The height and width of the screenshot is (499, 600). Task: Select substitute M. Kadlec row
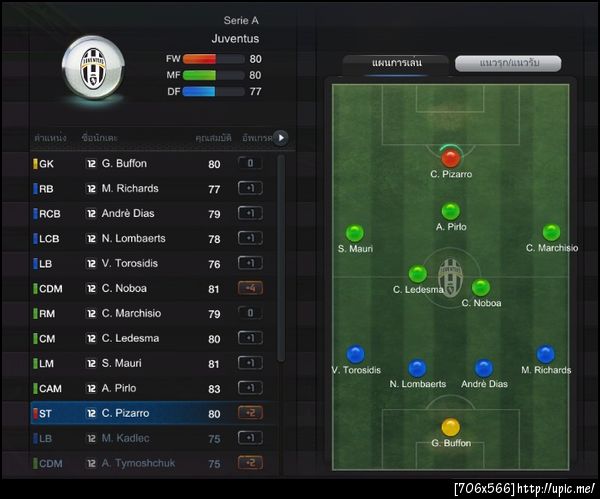[x=150, y=438]
